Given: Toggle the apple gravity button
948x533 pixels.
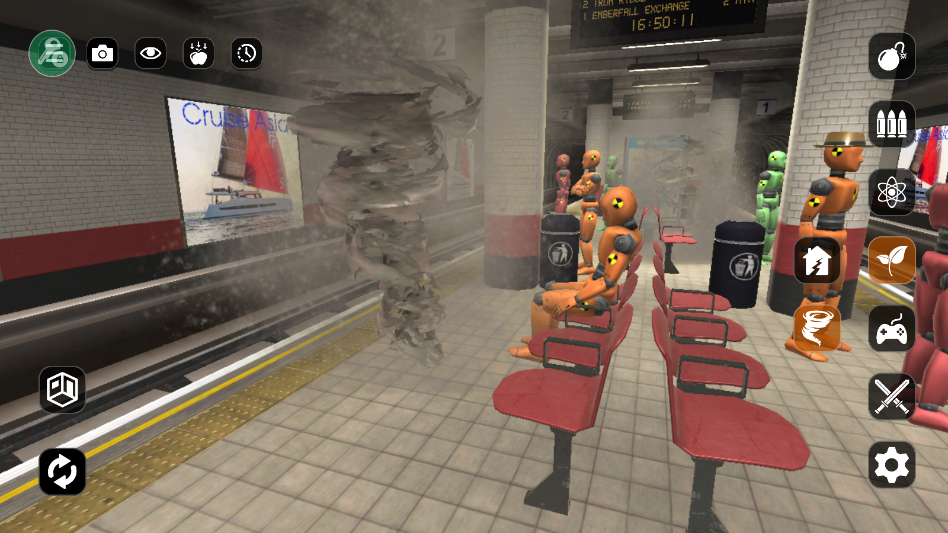Looking at the screenshot, I should (x=198, y=54).
